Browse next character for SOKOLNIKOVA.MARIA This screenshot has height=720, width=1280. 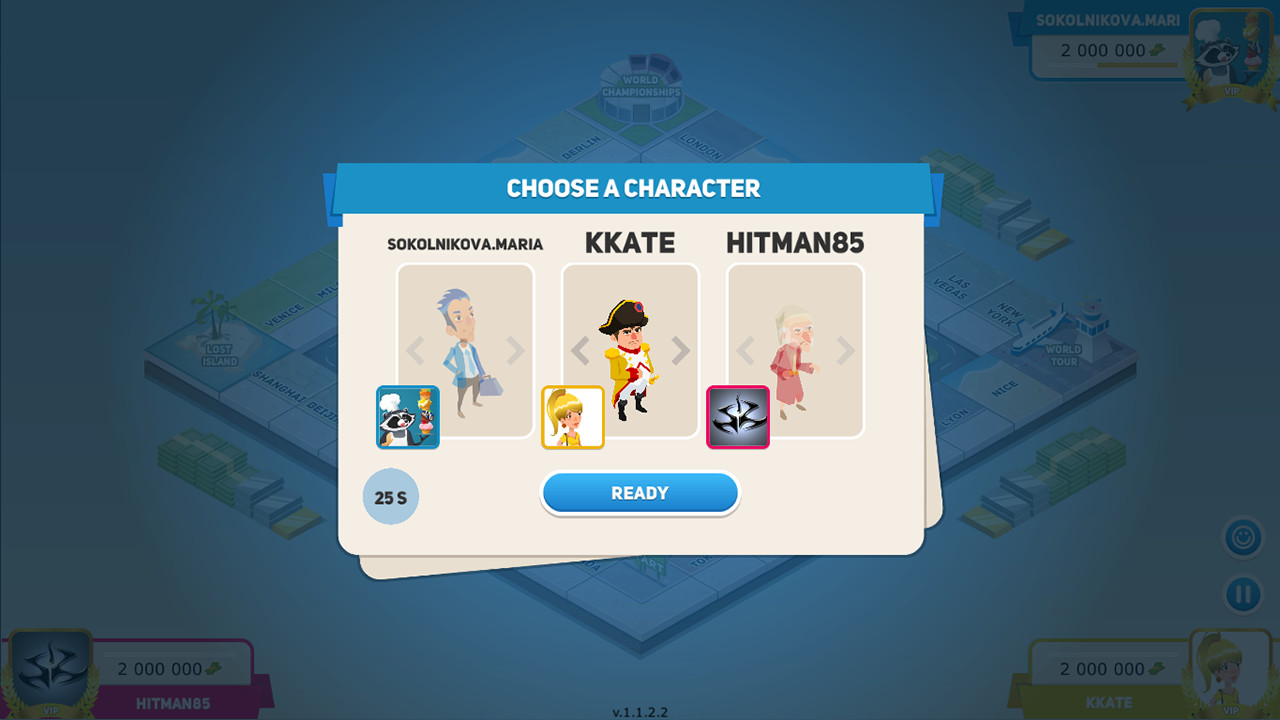(516, 350)
